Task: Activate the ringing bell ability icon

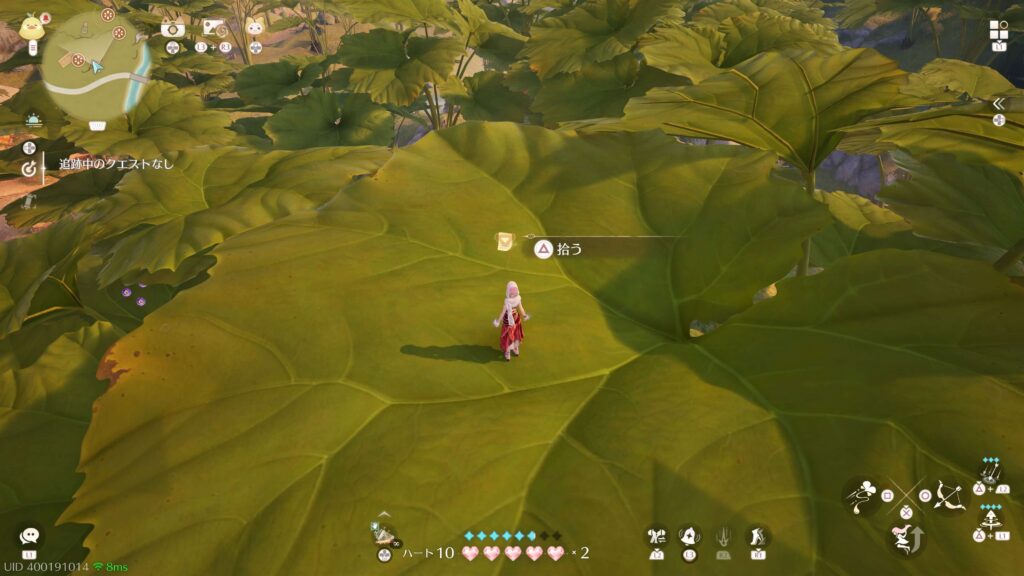Action: tap(690, 537)
